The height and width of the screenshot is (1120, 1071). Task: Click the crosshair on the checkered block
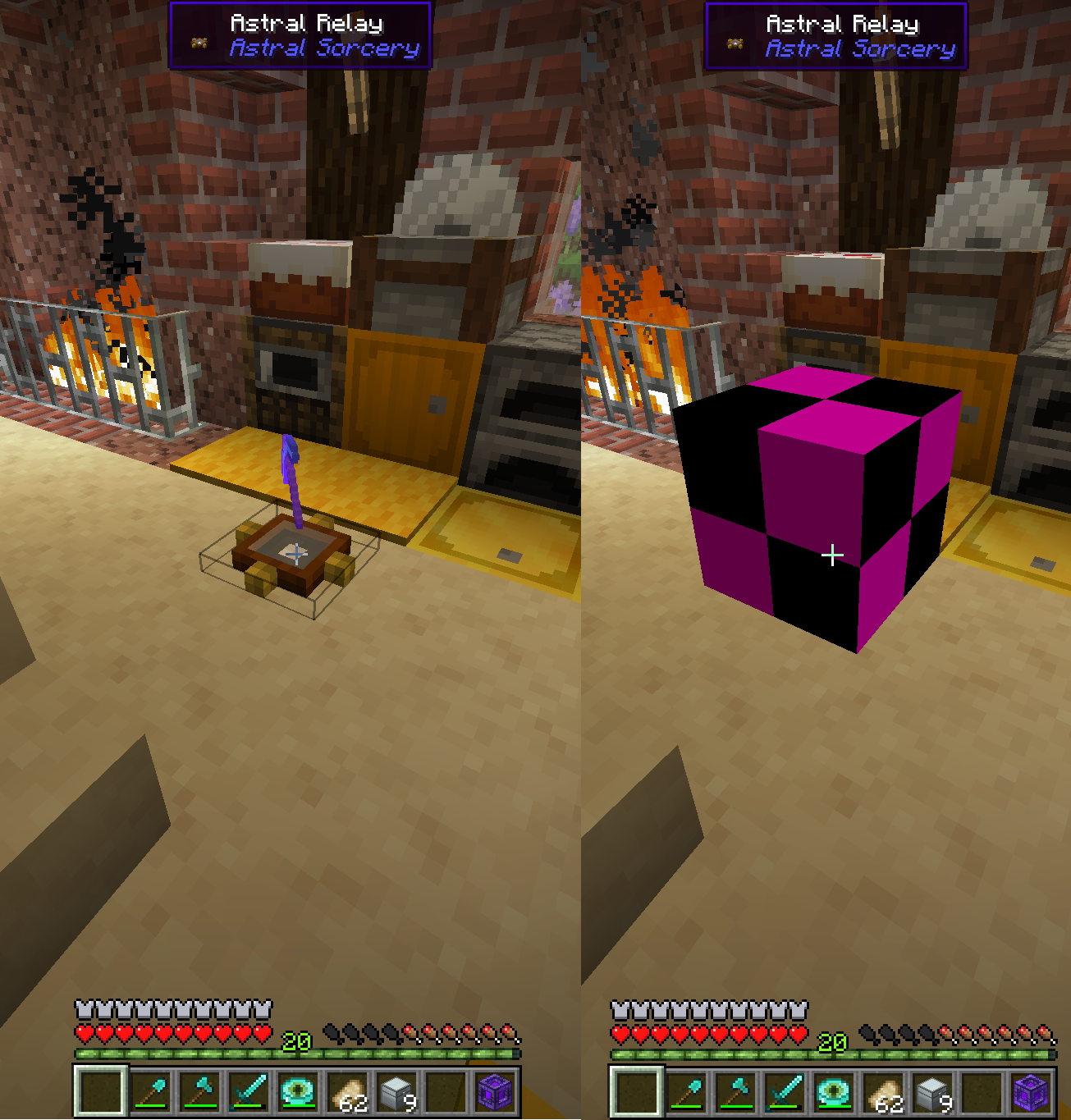click(x=833, y=555)
